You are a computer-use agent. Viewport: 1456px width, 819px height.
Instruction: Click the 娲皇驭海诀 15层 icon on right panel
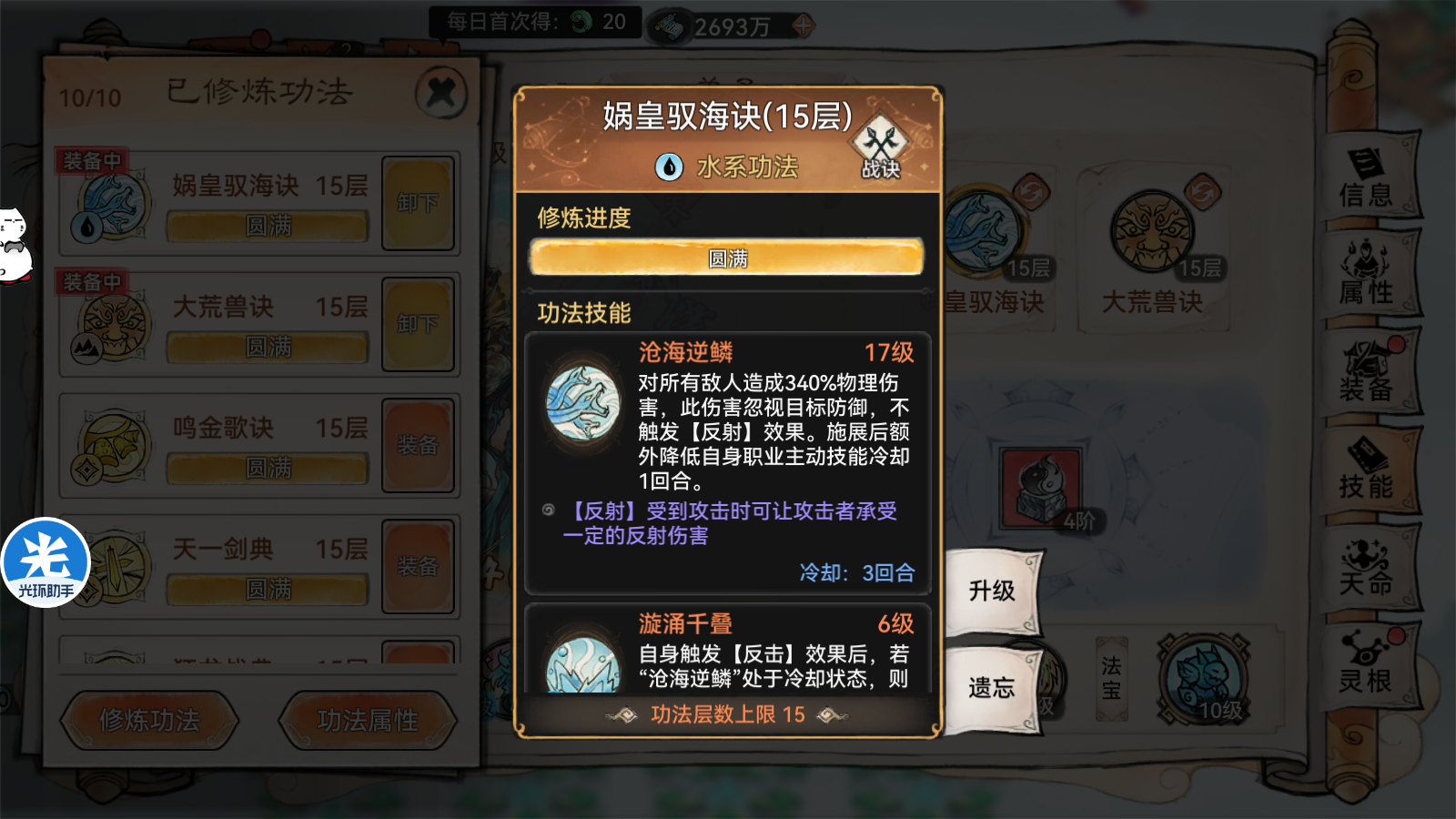click(983, 227)
